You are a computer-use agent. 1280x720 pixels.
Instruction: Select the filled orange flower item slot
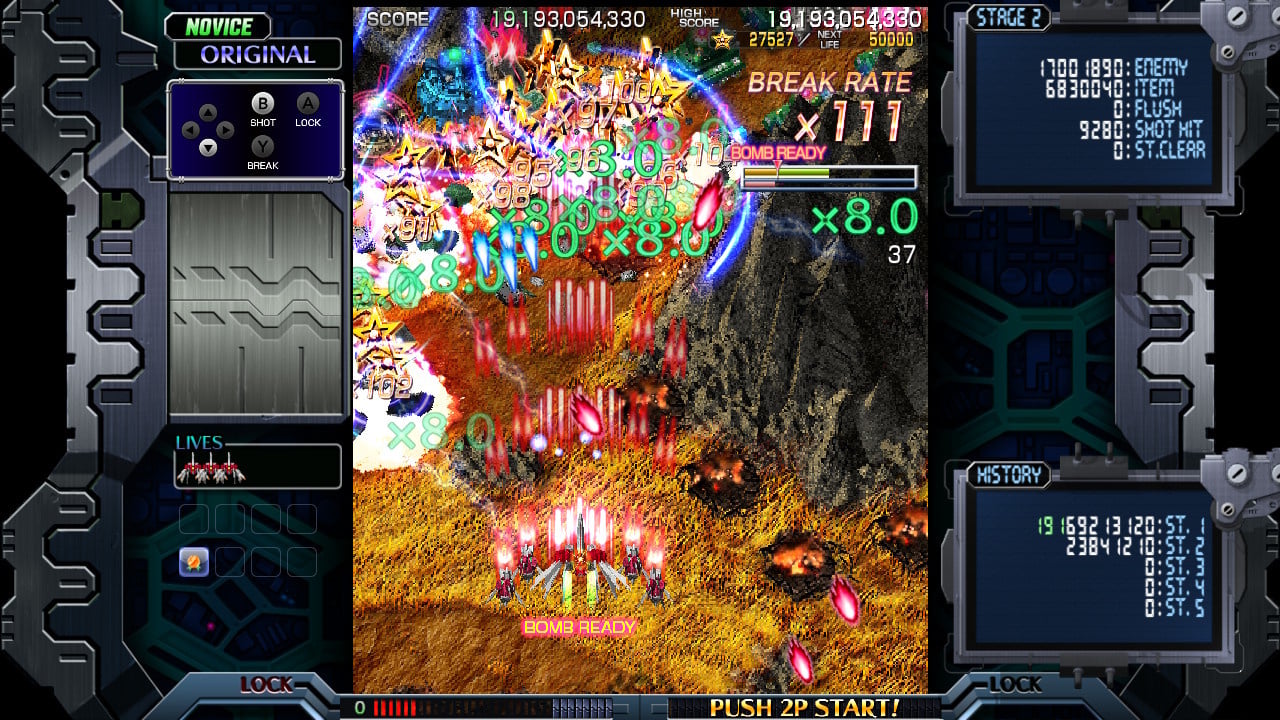pyautogui.click(x=194, y=562)
